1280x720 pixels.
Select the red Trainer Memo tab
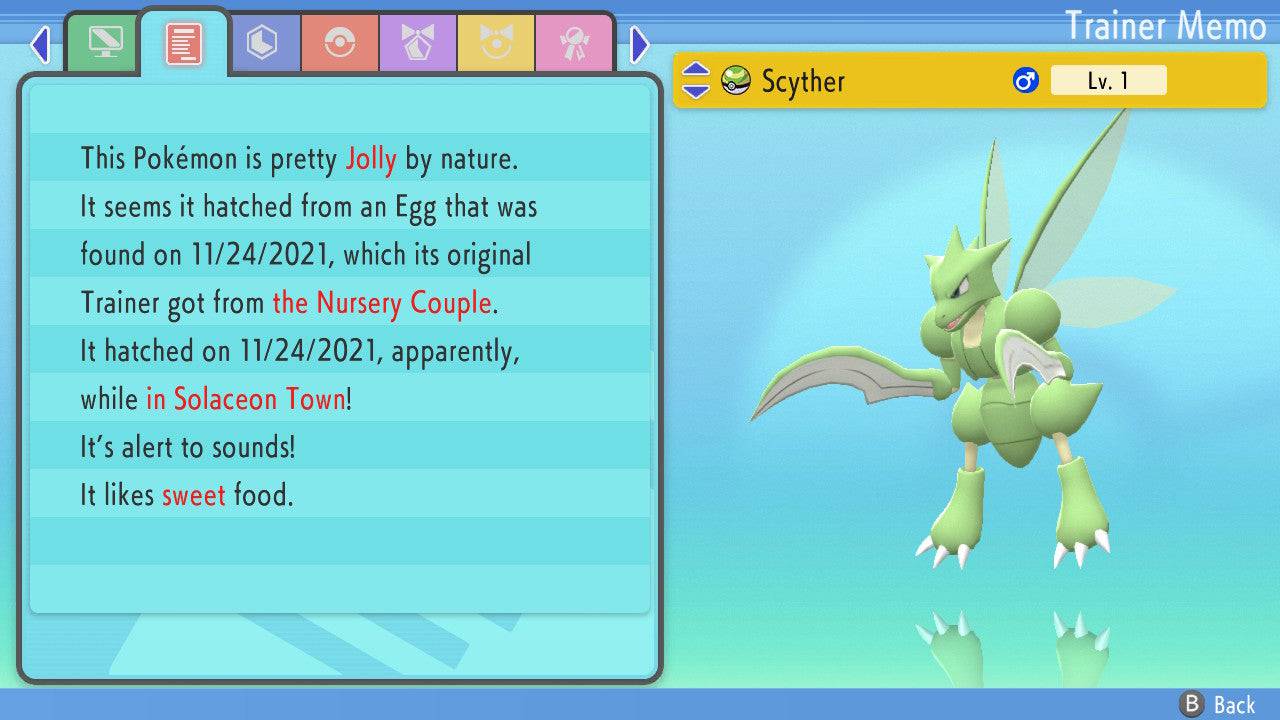pyautogui.click(x=183, y=43)
